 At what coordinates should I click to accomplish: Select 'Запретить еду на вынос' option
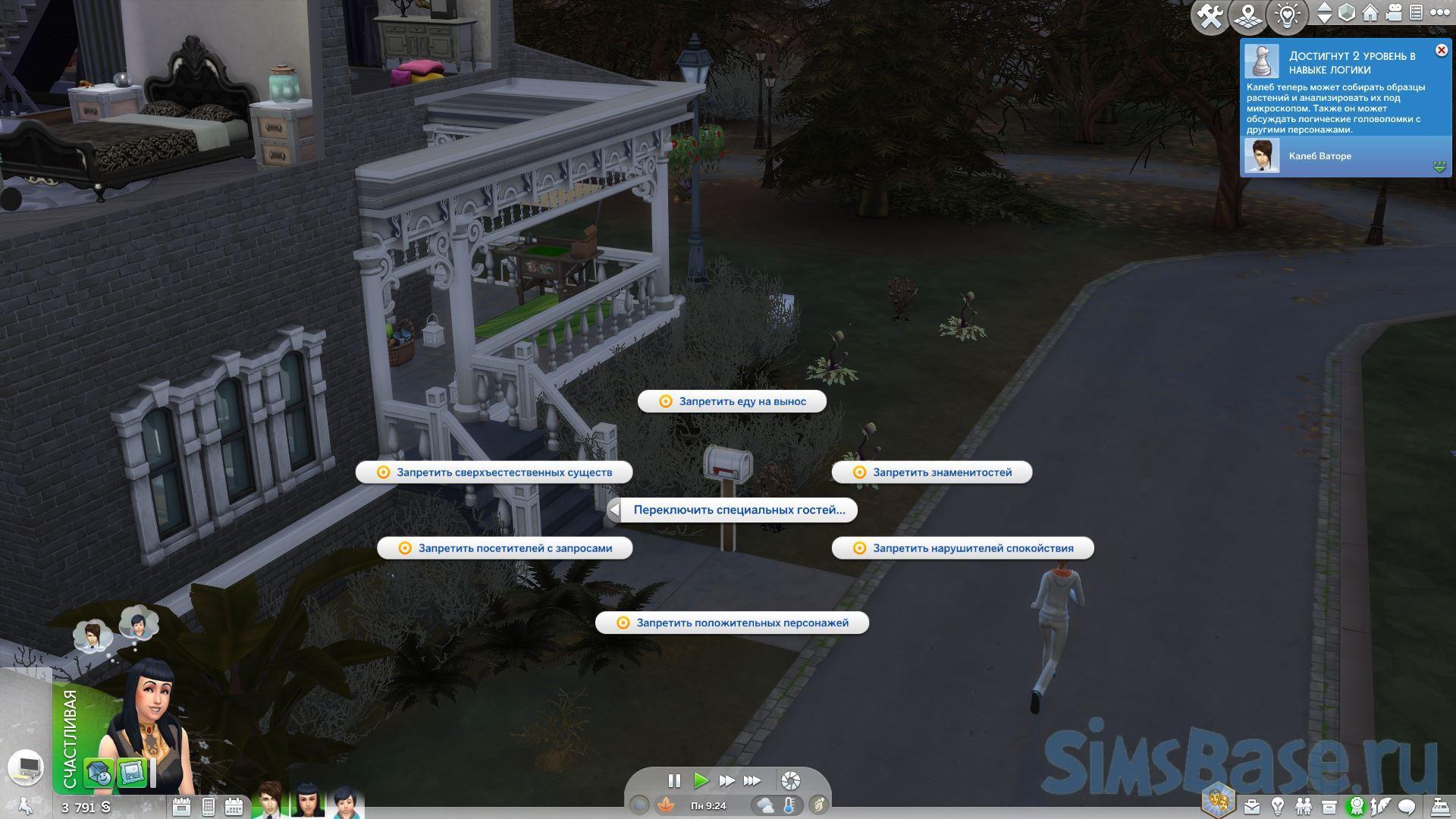point(732,401)
